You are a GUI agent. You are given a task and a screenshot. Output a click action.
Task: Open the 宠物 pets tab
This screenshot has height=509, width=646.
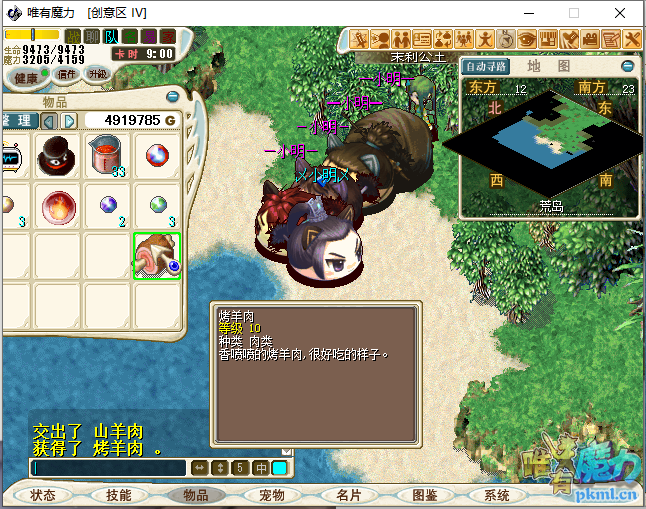(271, 495)
